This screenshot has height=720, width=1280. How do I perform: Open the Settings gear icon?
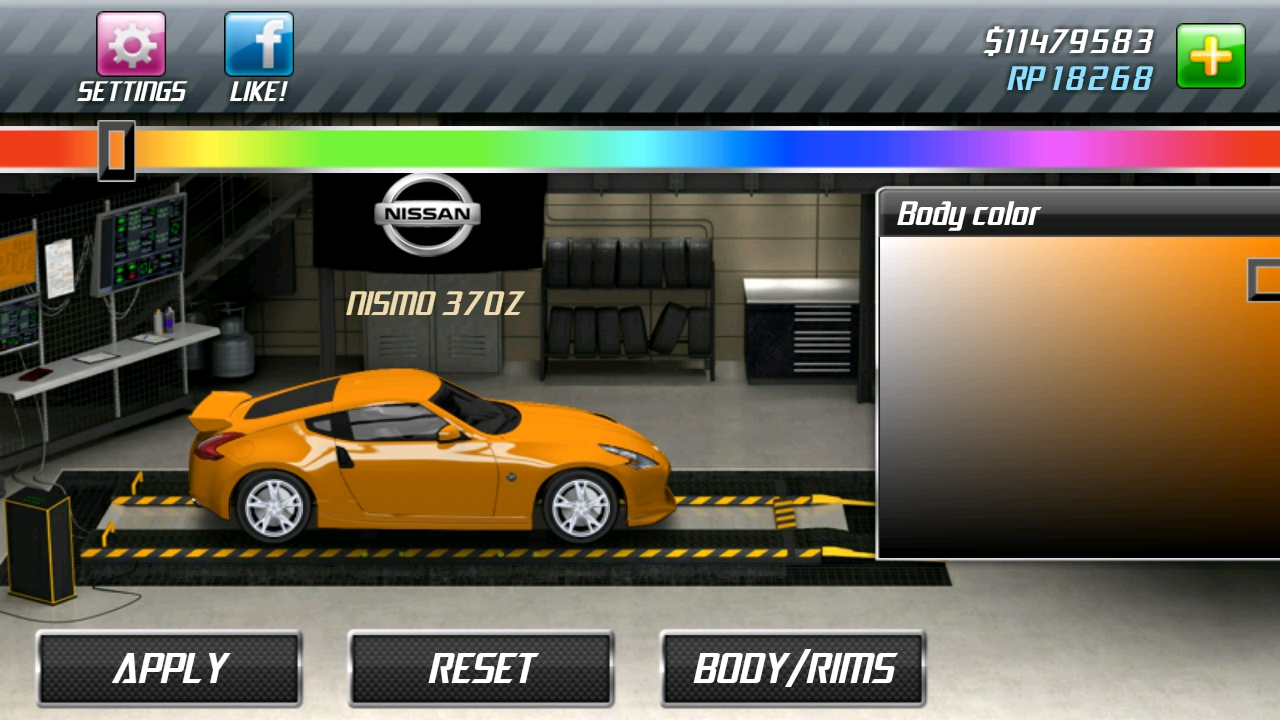[133, 45]
